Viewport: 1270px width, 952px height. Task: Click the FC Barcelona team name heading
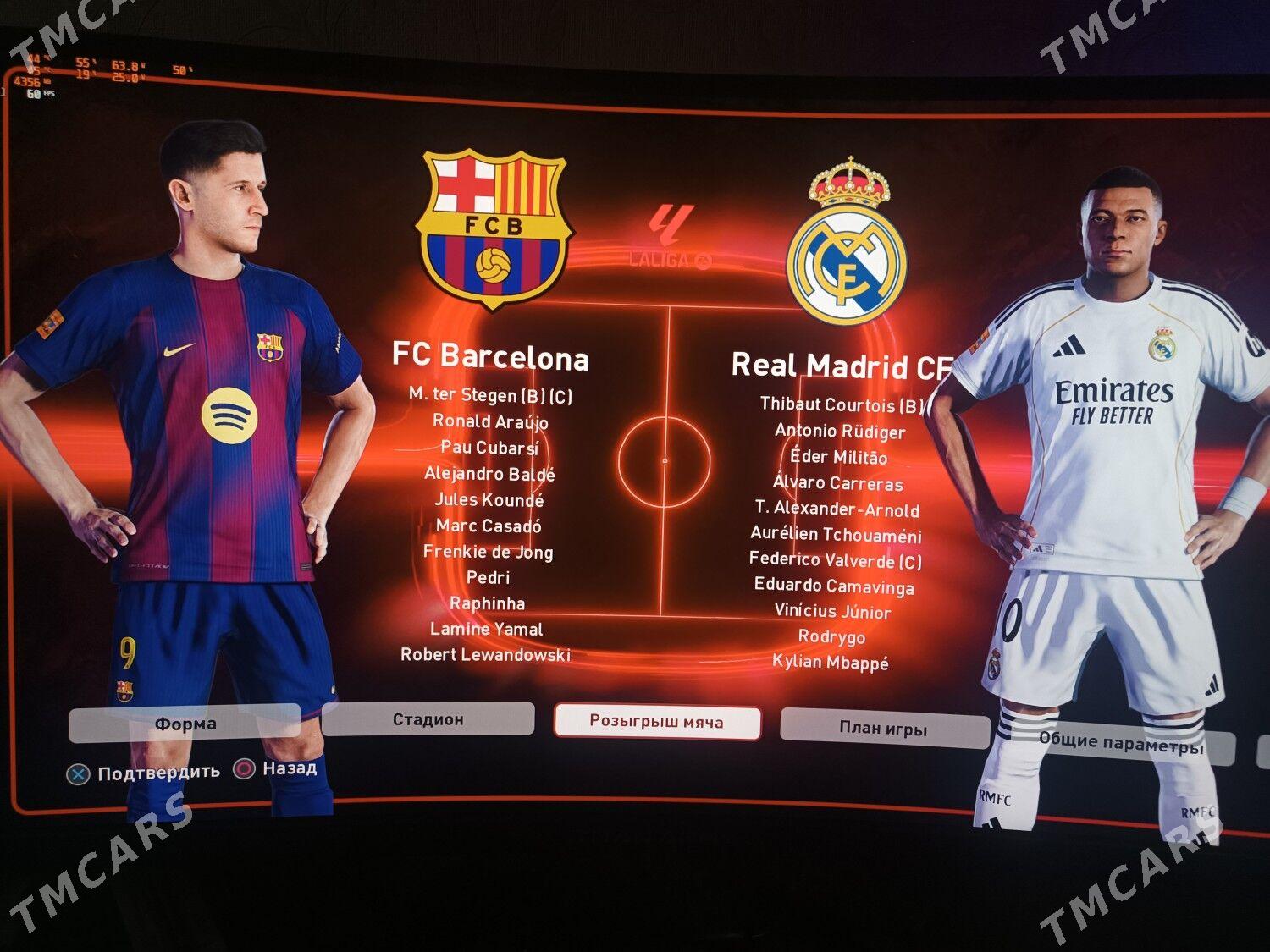pyautogui.click(x=491, y=359)
